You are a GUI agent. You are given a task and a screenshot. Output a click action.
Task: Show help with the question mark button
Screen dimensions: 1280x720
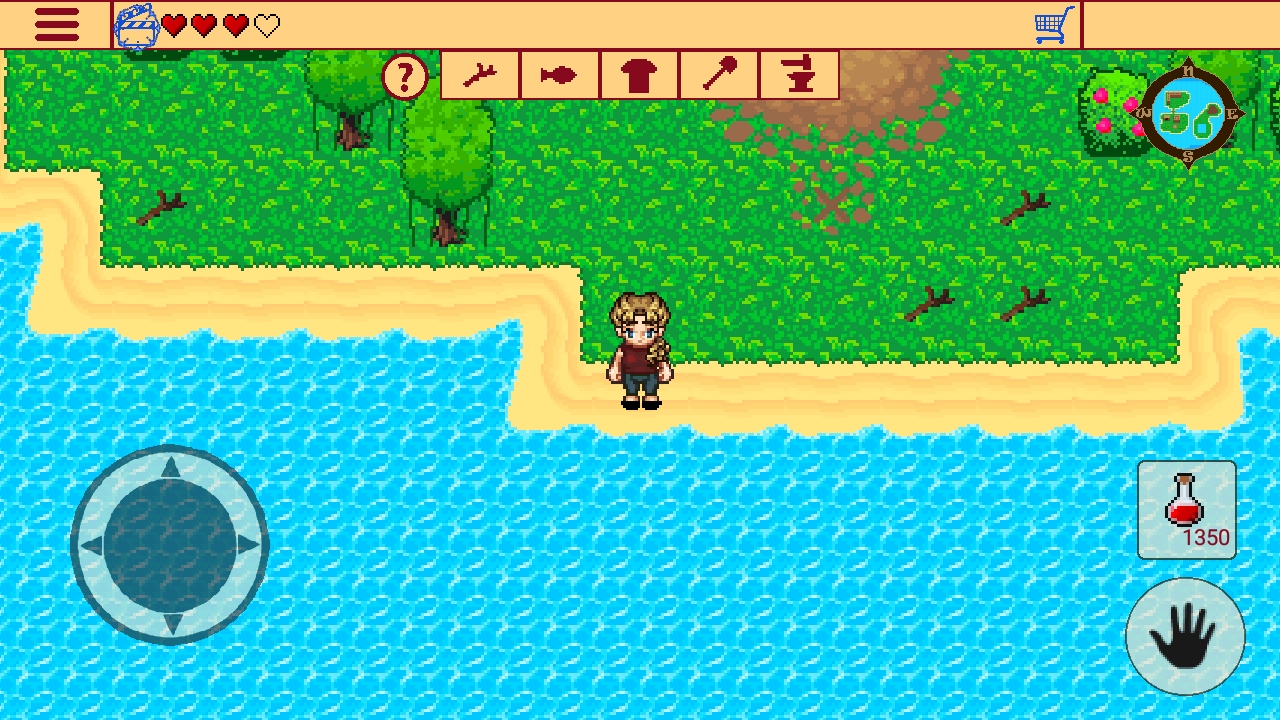405,77
